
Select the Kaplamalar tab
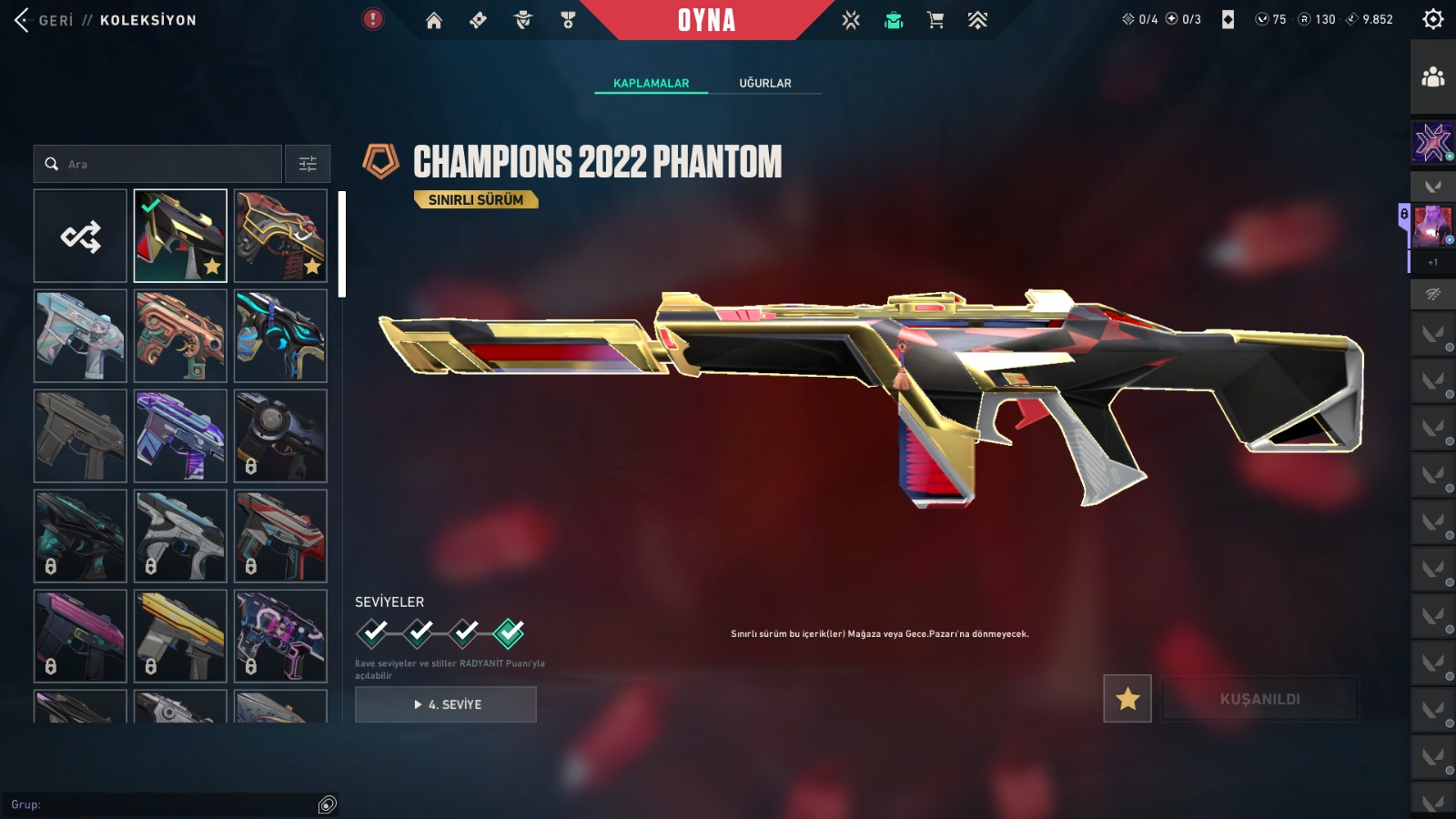point(651,83)
